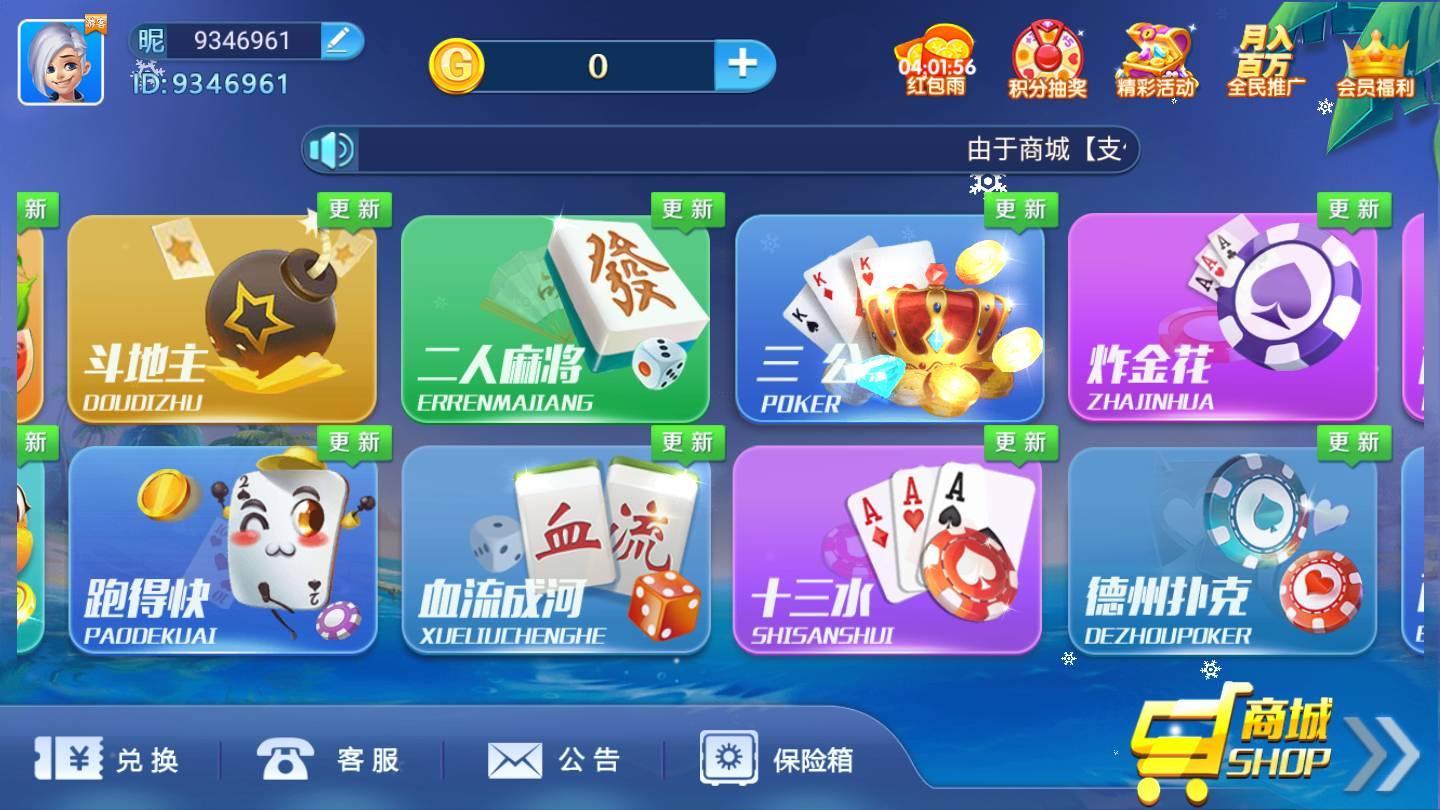Start the 德州扑克 Texas Poker game

point(1220,550)
